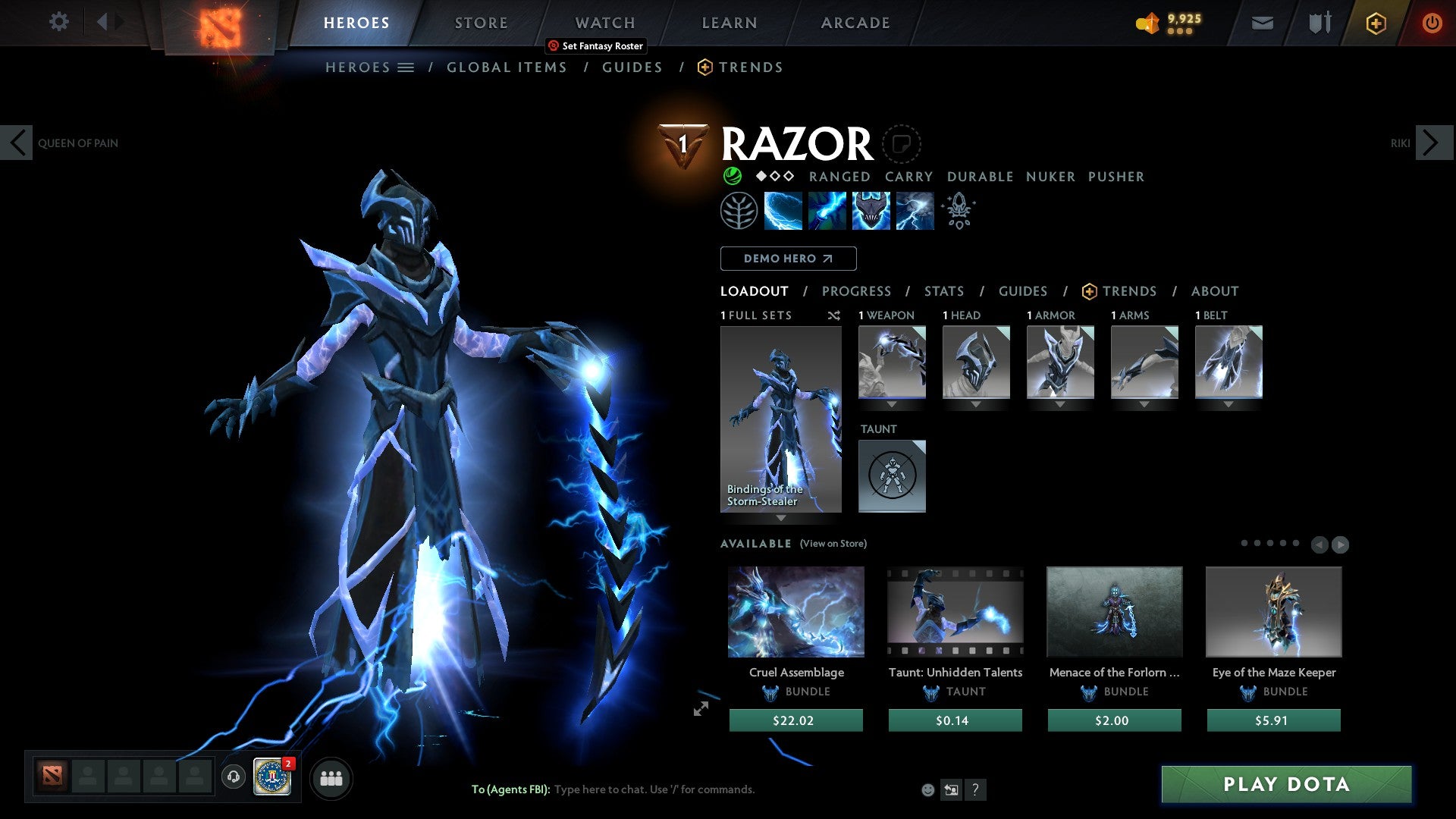1456x819 pixels.
Task: Expand the Heroes hamburger menu
Action: (x=406, y=67)
